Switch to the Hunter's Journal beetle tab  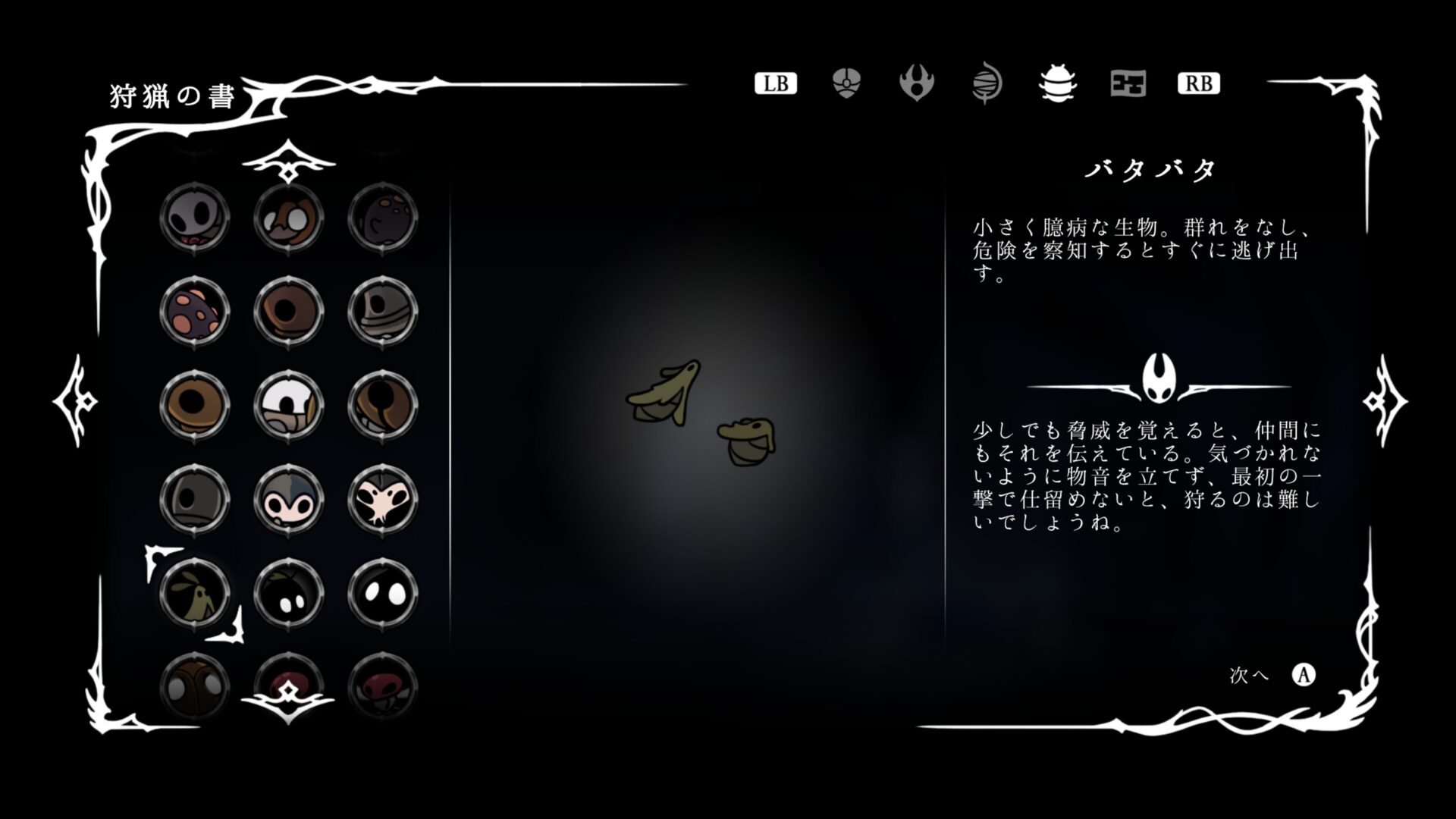[1059, 83]
